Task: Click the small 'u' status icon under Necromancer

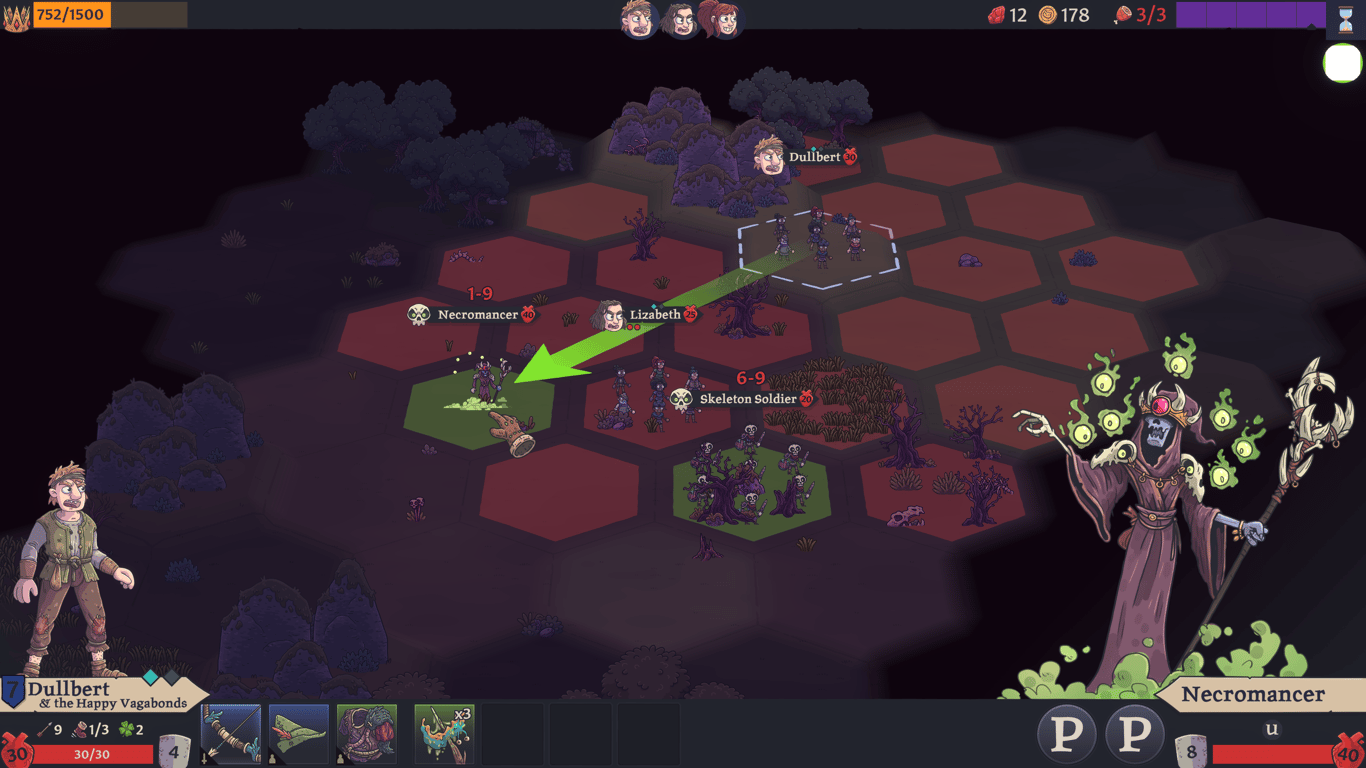Action: [x=1272, y=729]
